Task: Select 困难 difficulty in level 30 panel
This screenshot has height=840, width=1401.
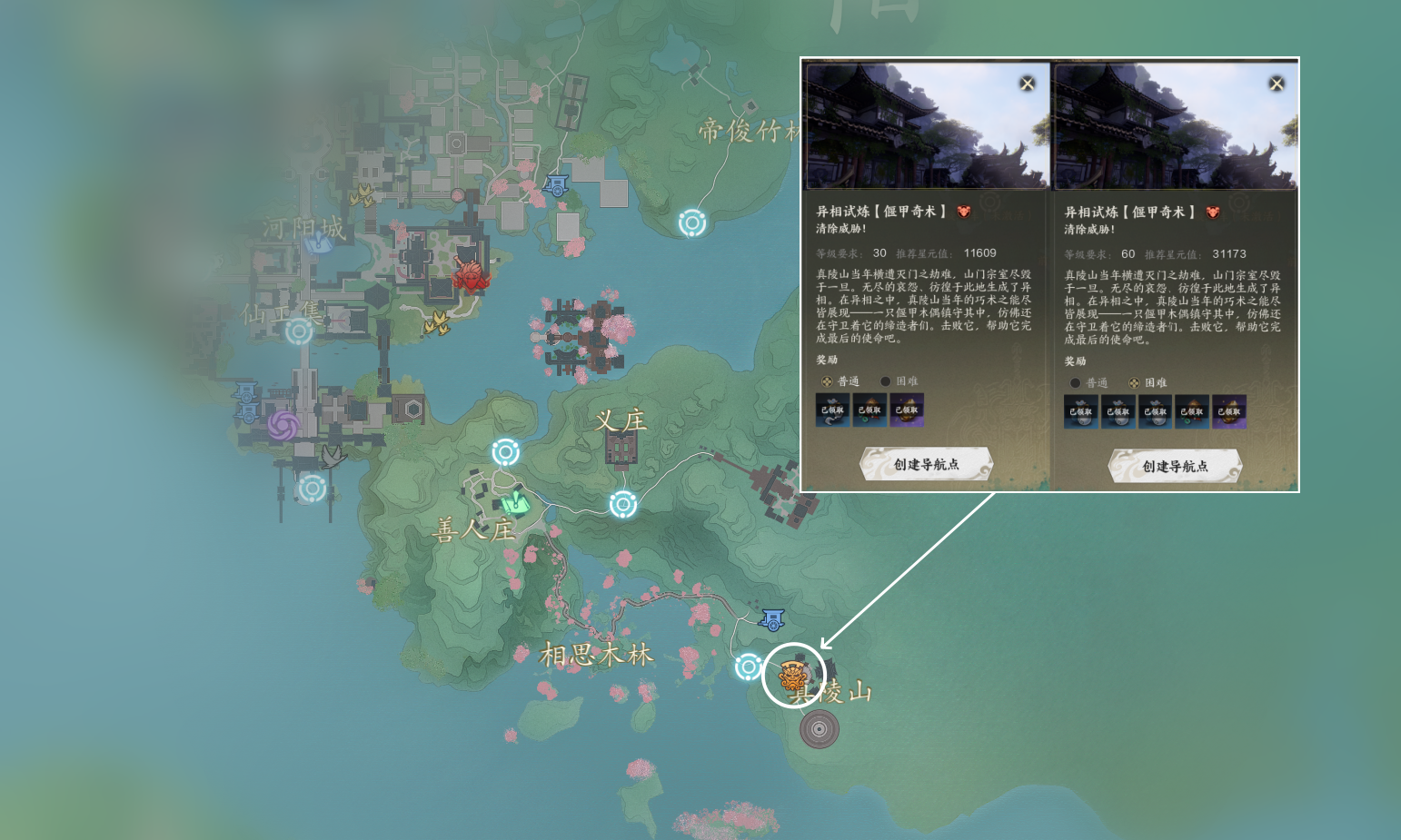Action: [x=886, y=381]
